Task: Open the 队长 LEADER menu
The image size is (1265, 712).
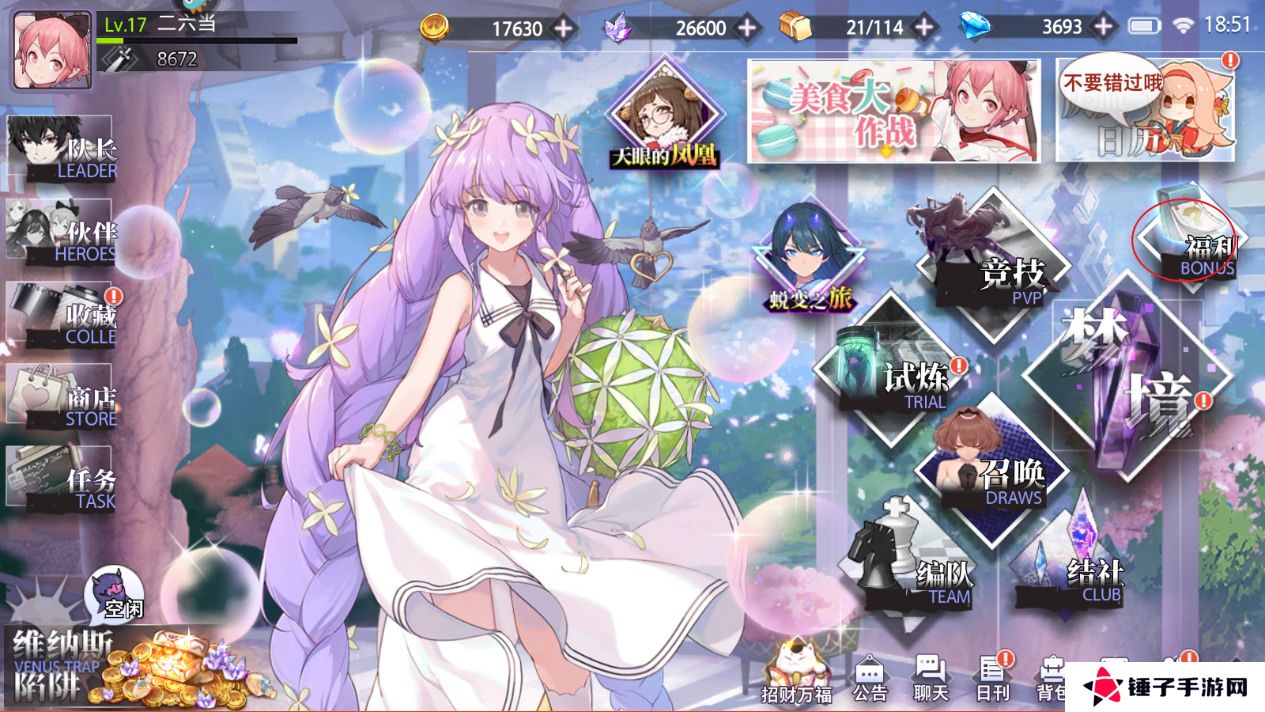Action: point(62,153)
